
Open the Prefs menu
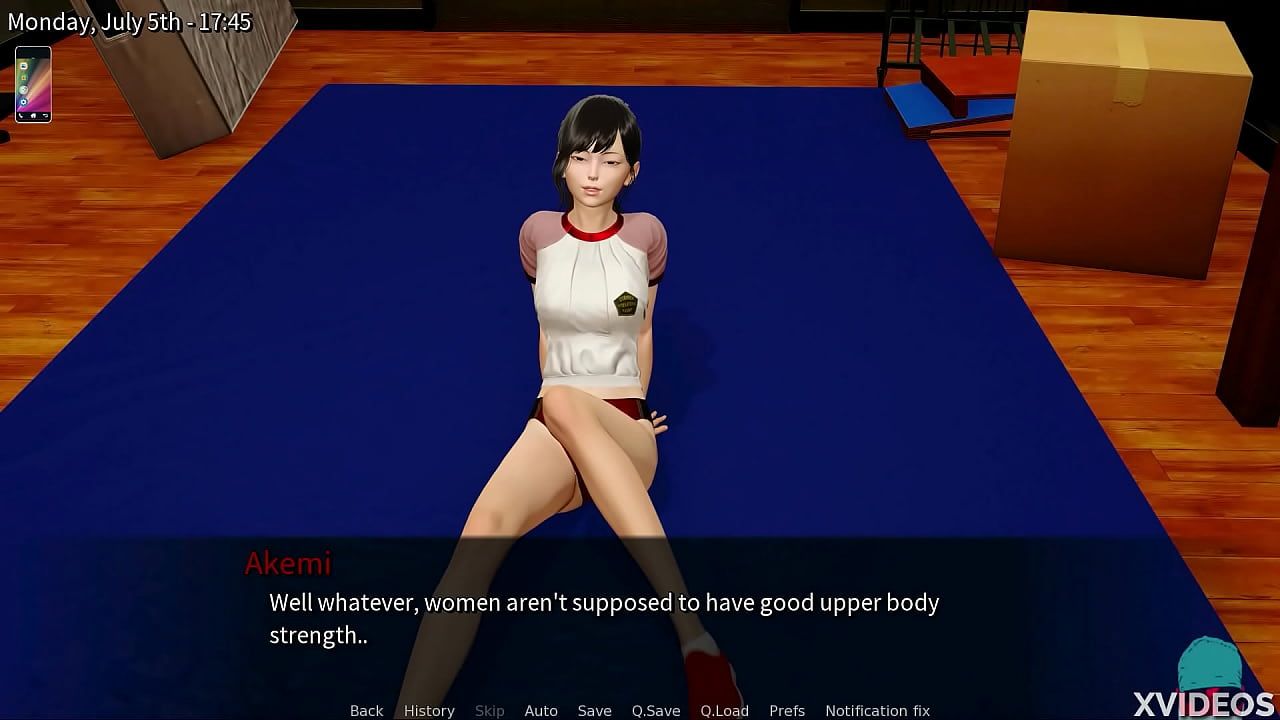pos(787,710)
